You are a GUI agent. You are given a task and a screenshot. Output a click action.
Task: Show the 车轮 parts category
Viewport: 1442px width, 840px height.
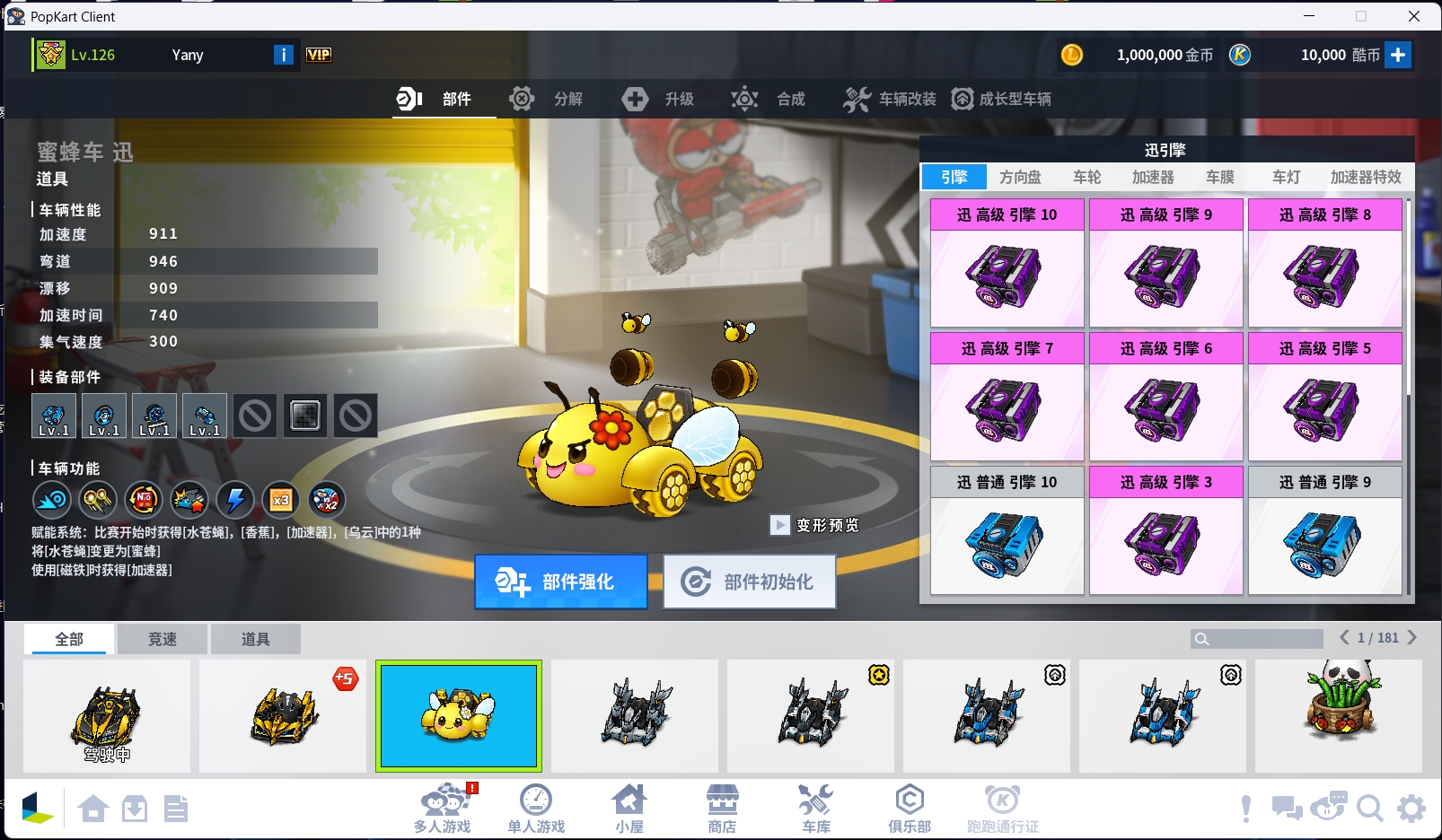click(1086, 177)
